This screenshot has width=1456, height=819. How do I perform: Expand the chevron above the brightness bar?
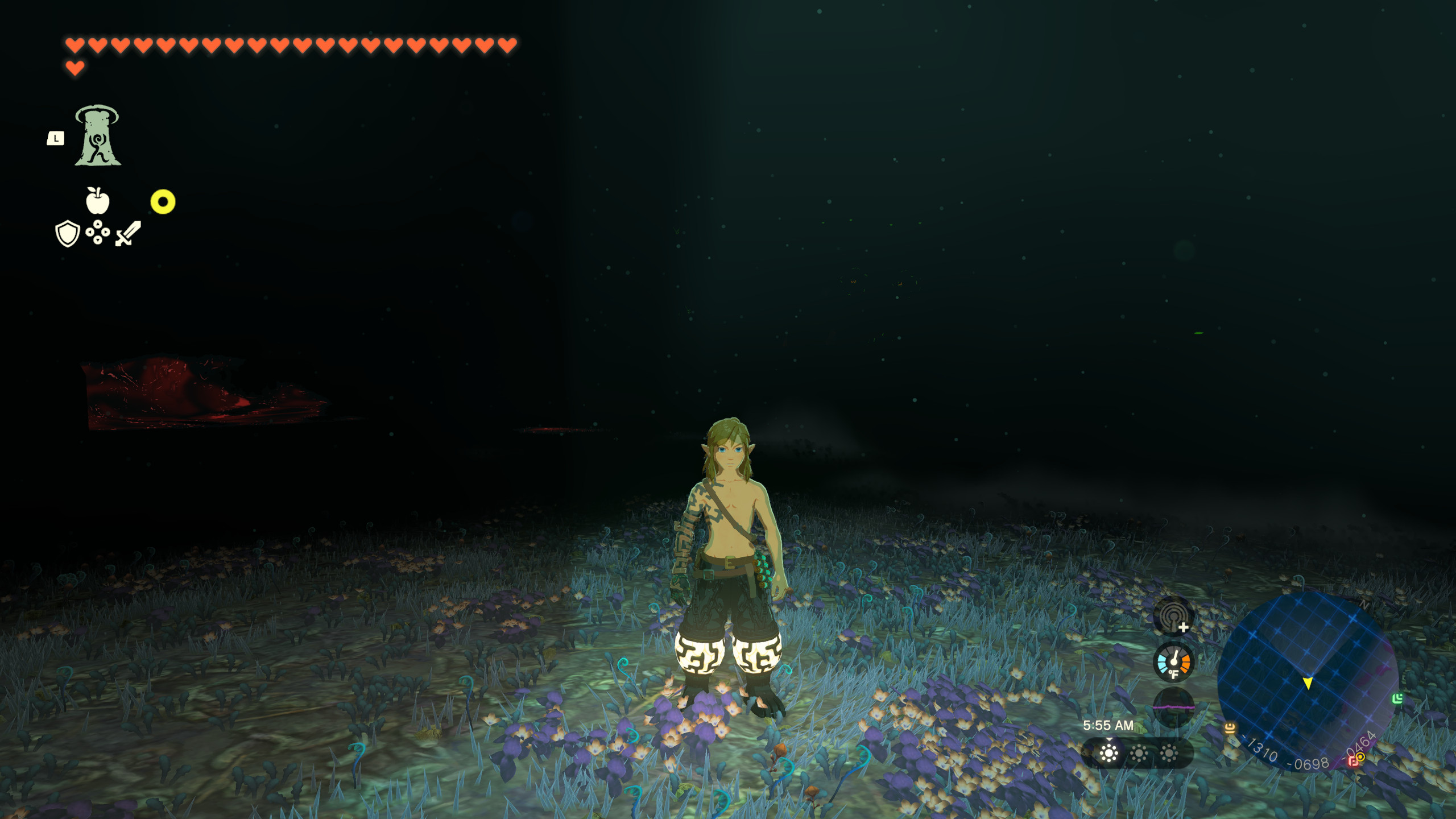(1109, 739)
